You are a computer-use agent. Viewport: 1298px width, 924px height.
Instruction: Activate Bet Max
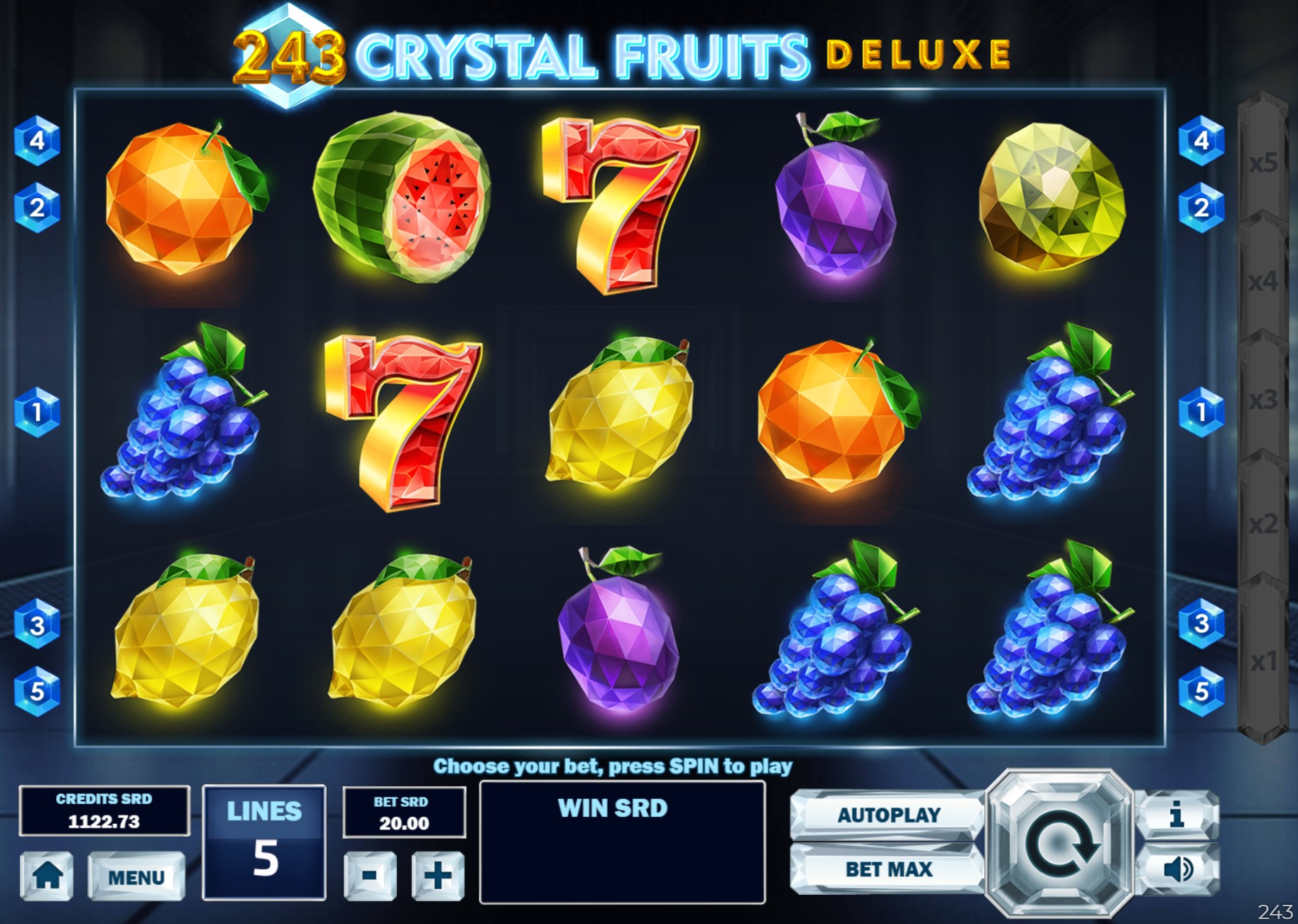(888, 869)
